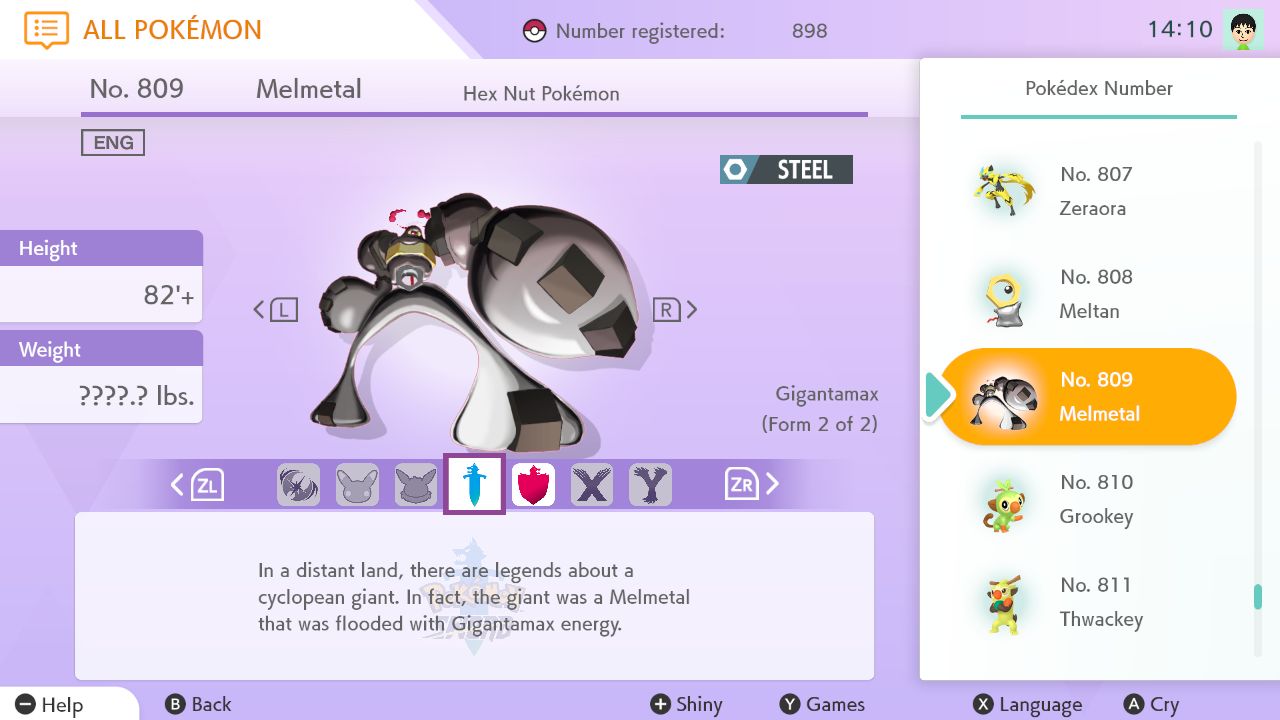
Task: Open the Games option
Action: coord(824,704)
